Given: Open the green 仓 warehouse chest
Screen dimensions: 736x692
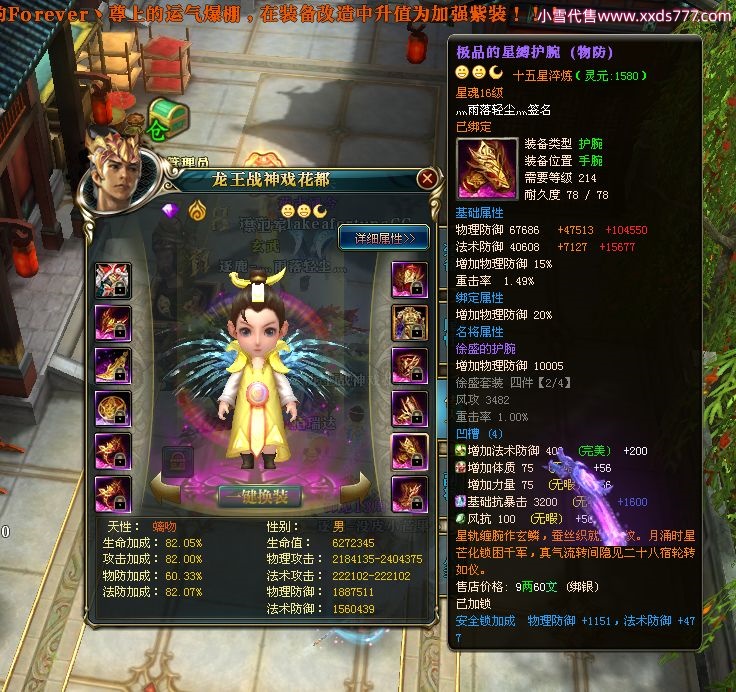Looking at the screenshot, I should tap(168, 119).
